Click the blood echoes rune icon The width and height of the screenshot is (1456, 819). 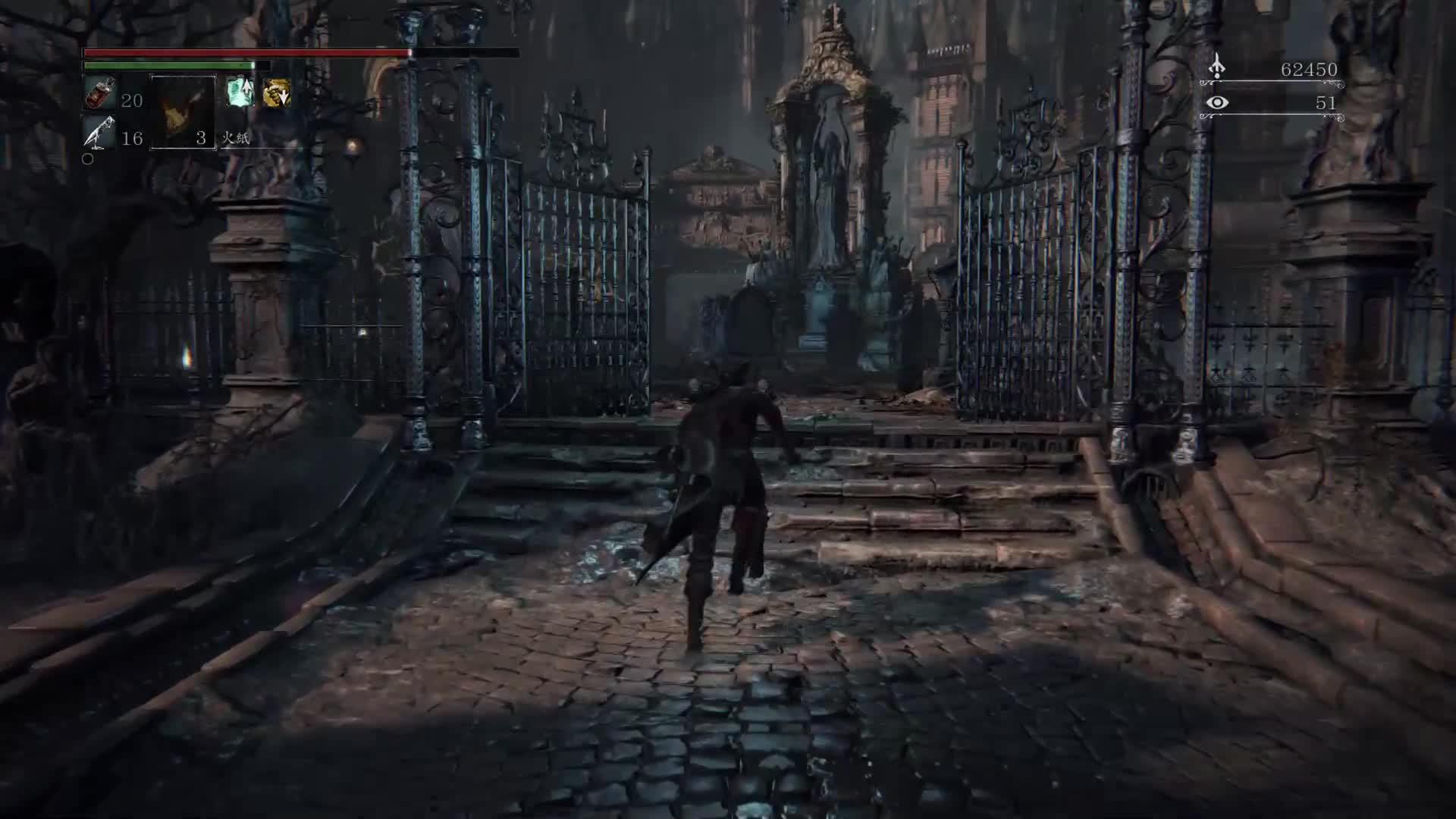coord(1216,67)
